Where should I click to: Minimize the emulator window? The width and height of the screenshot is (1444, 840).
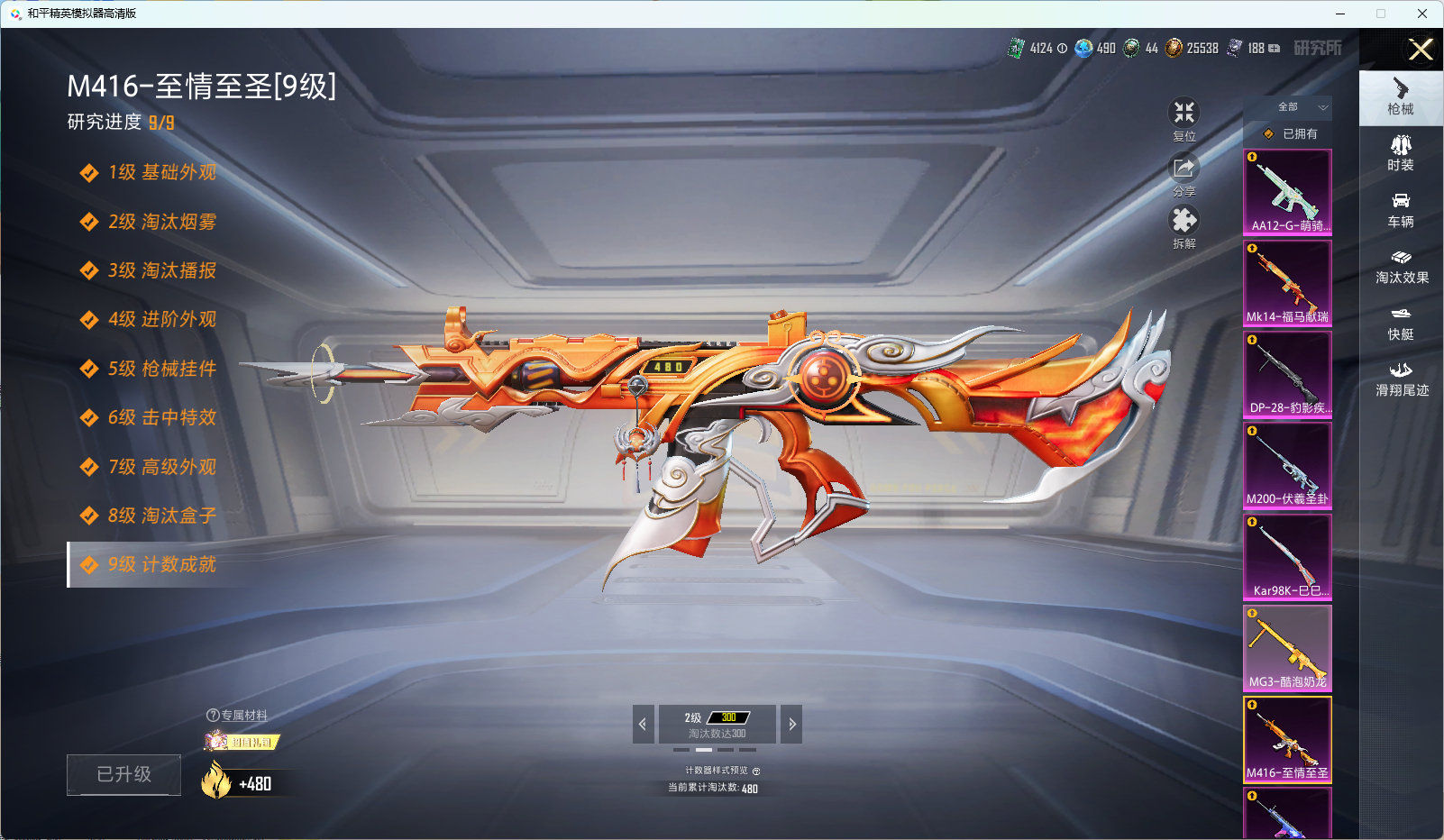point(1340,14)
